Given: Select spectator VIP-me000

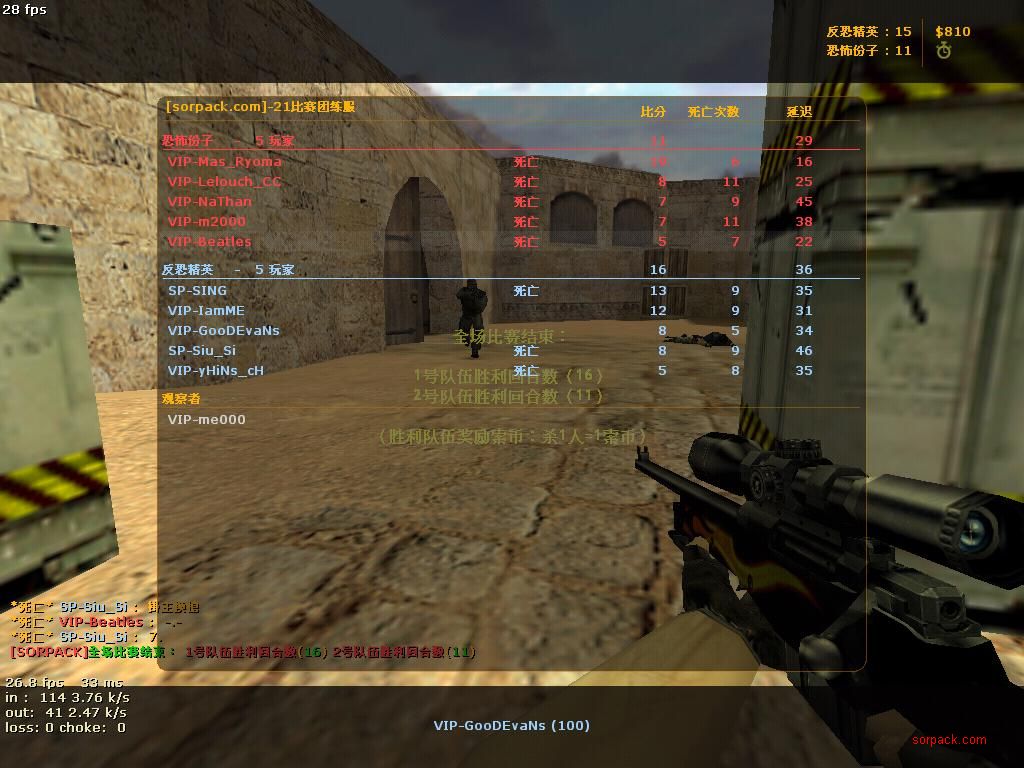Looking at the screenshot, I should pyautogui.click(x=207, y=420).
